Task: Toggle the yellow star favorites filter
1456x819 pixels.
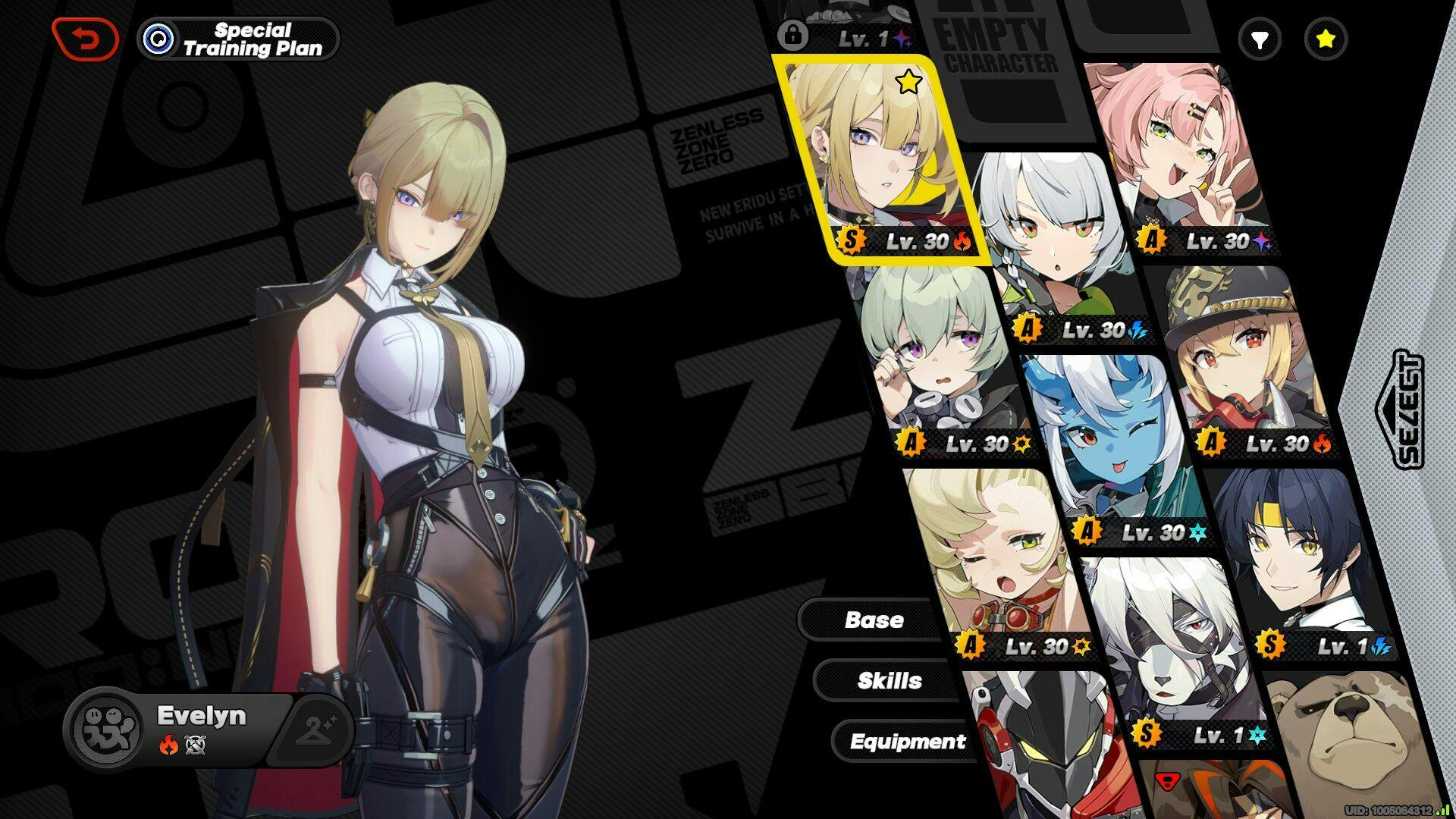Action: pos(1325,39)
